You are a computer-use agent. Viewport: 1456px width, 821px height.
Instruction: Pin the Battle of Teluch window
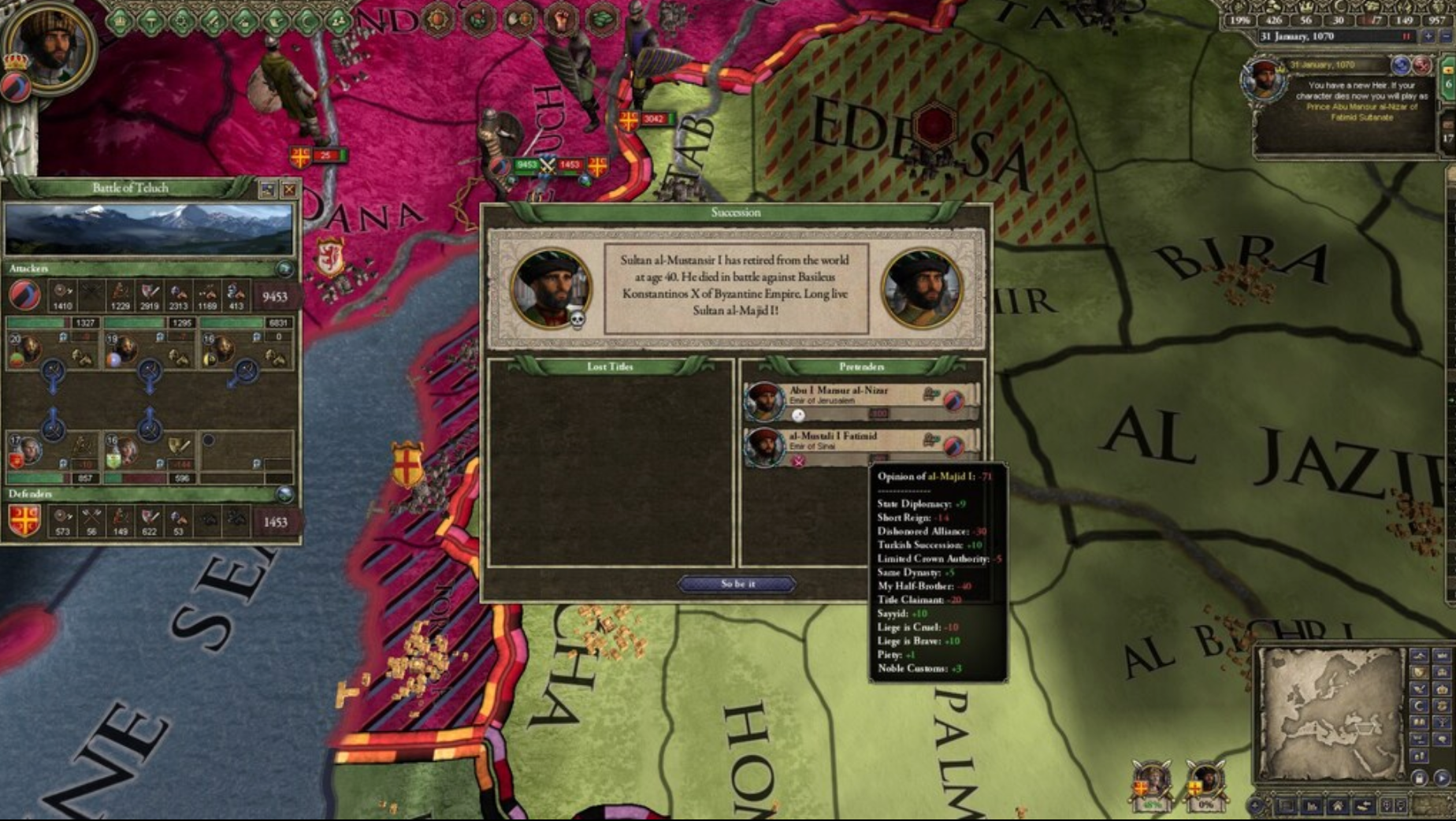click(x=266, y=189)
